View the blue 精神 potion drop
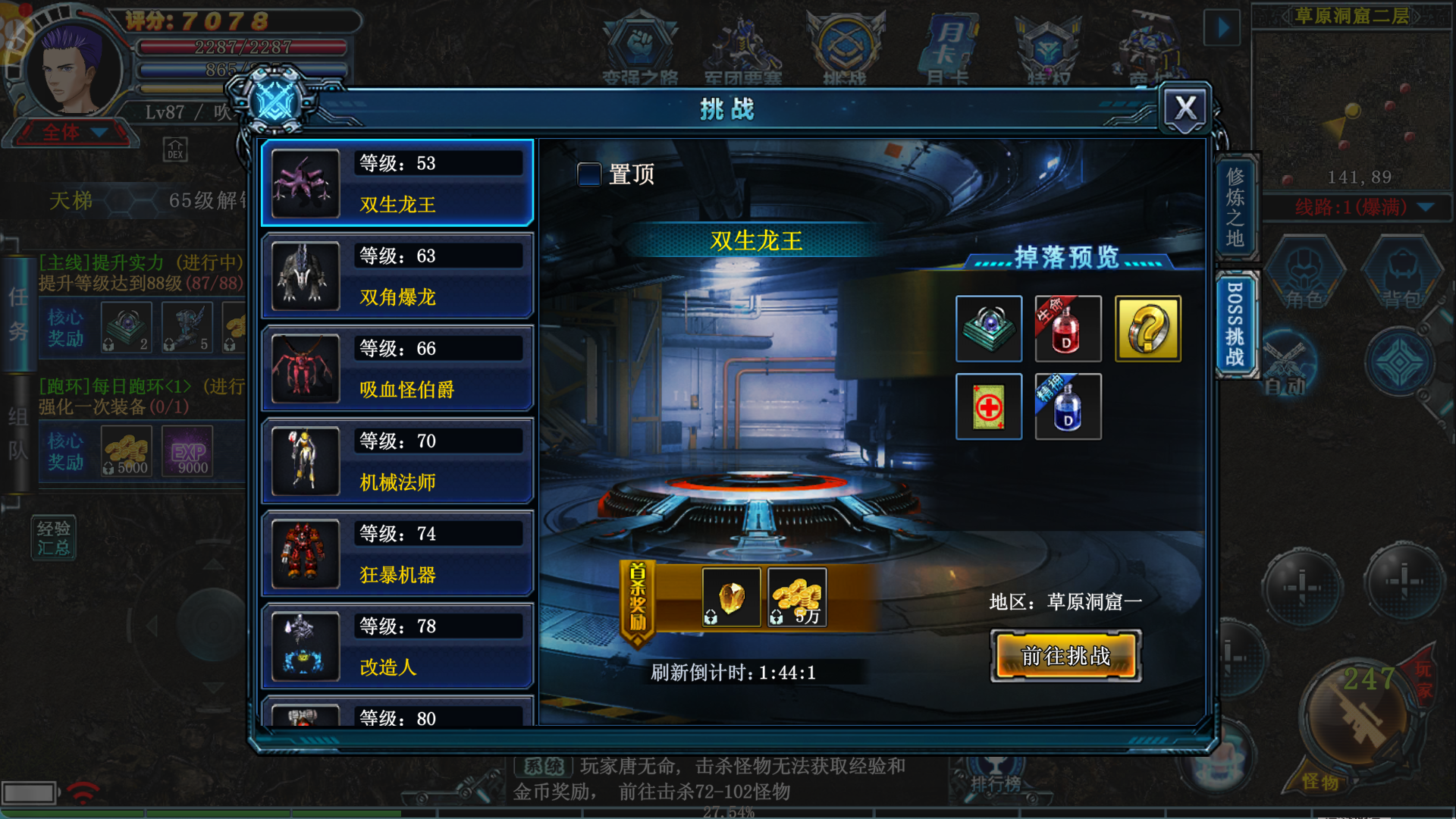 (1068, 406)
